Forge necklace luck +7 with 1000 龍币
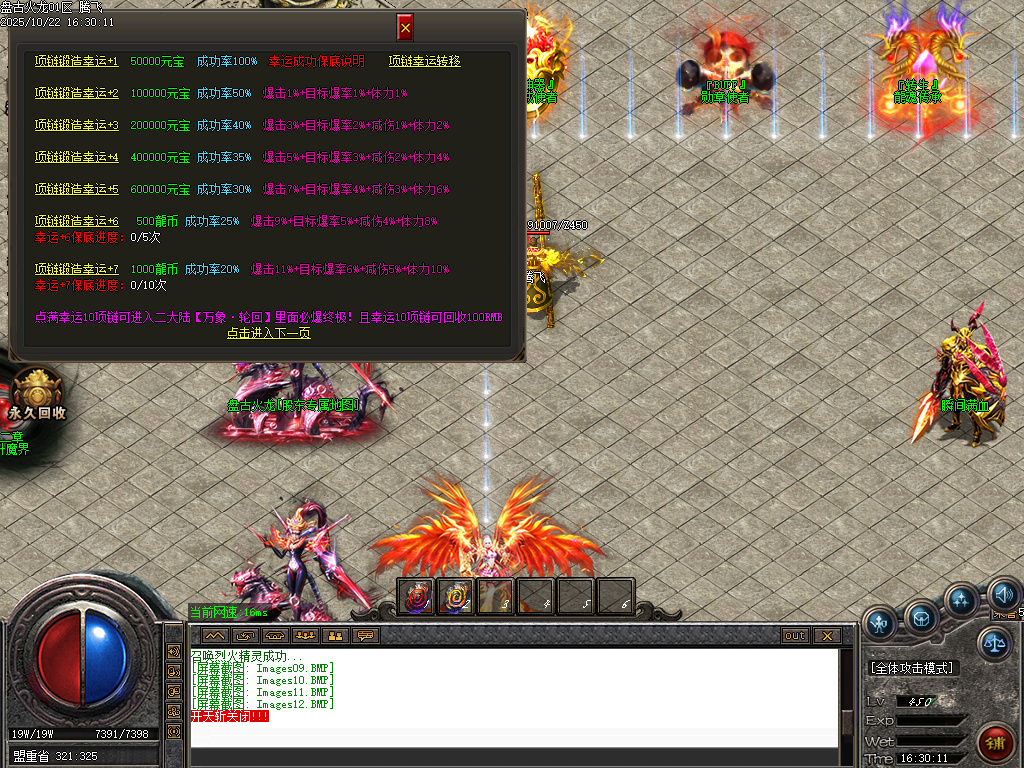The image size is (1024, 768). 77,269
